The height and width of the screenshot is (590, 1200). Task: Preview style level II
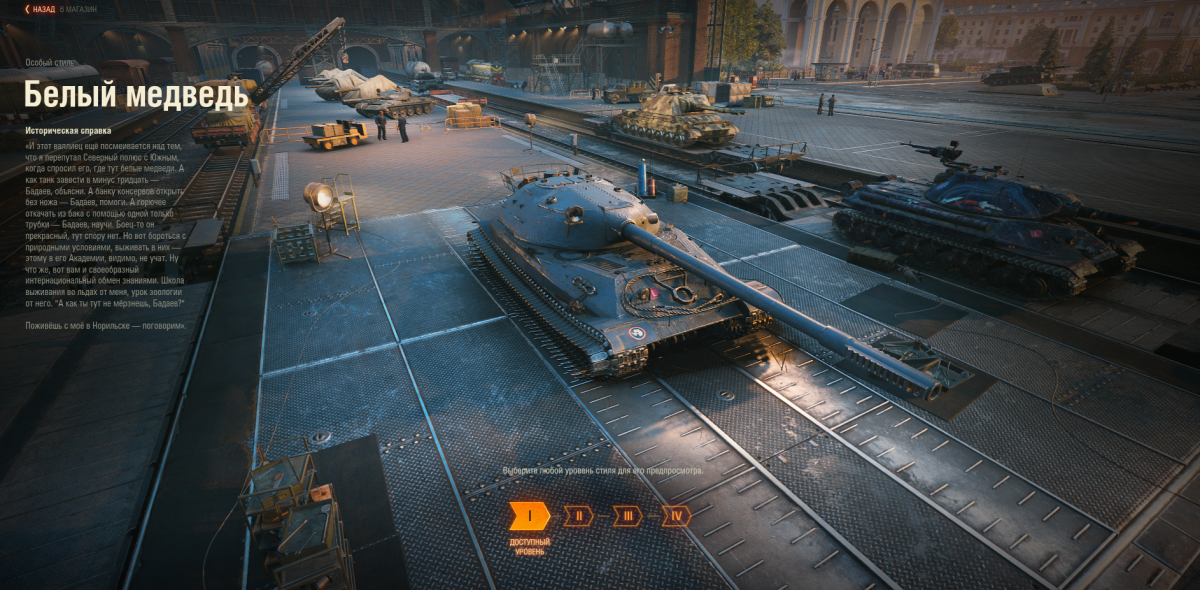tap(578, 516)
